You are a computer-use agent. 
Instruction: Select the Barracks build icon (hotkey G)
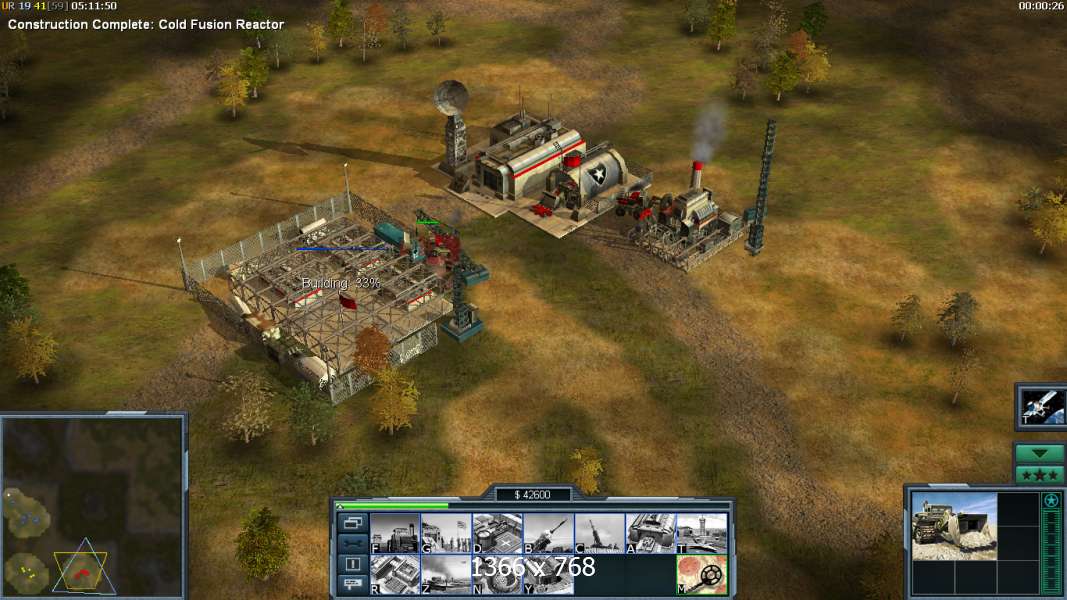pos(445,533)
